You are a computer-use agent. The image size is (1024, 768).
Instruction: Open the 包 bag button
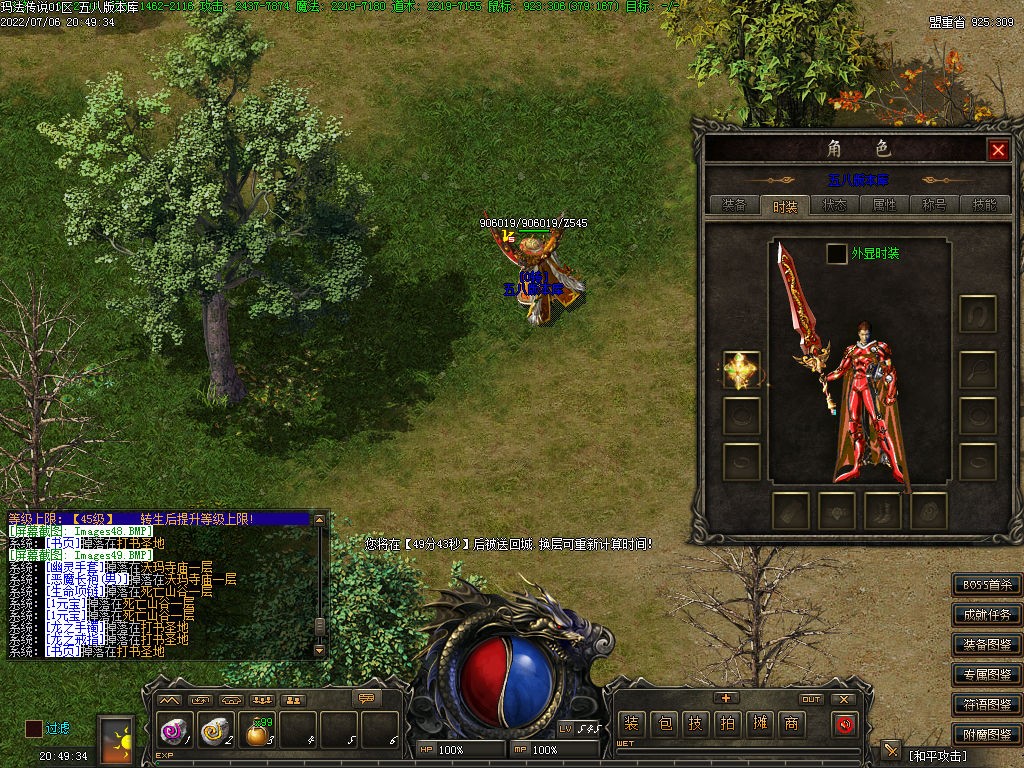click(x=663, y=724)
